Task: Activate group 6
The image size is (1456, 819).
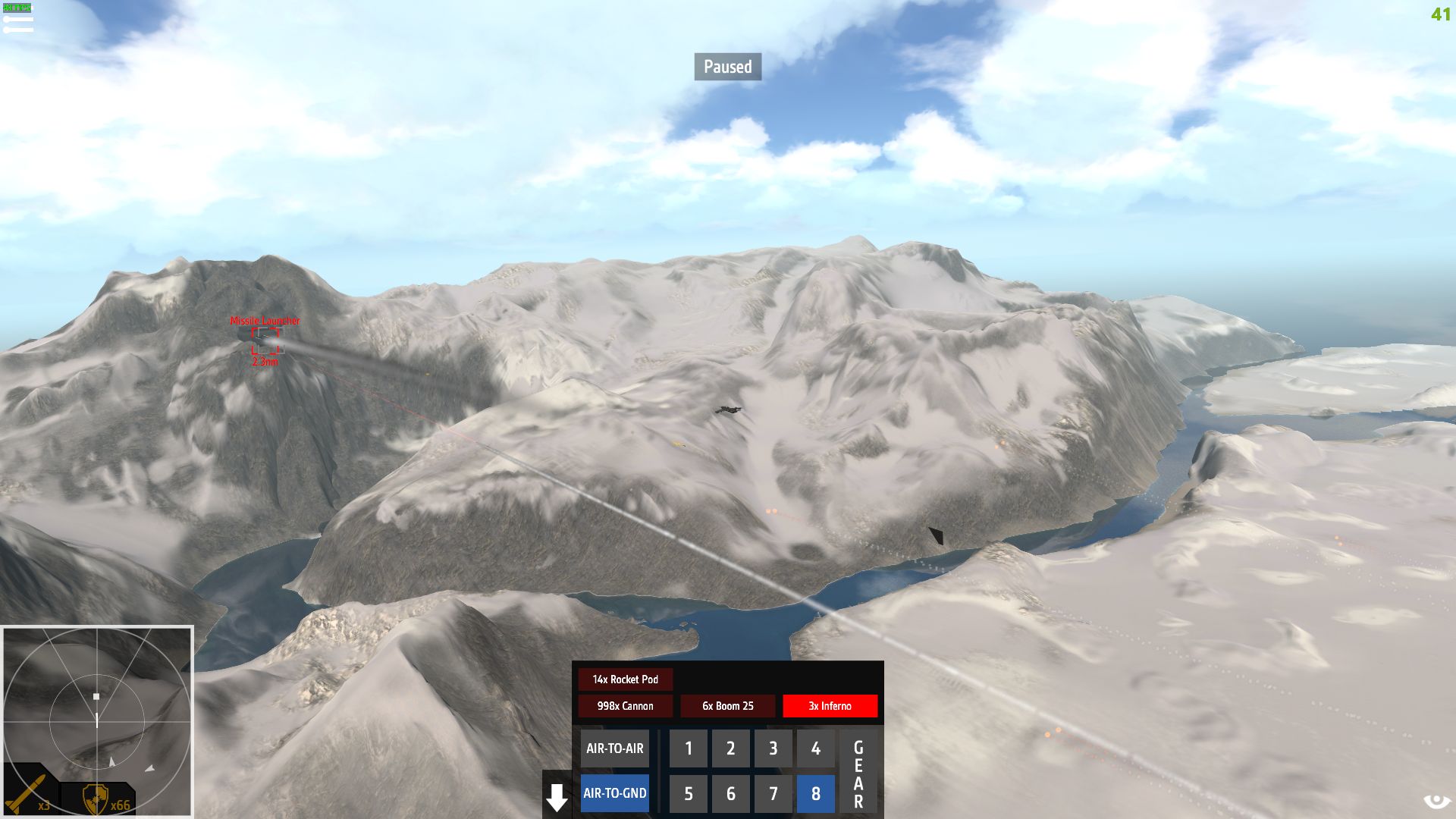Action: click(730, 793)
